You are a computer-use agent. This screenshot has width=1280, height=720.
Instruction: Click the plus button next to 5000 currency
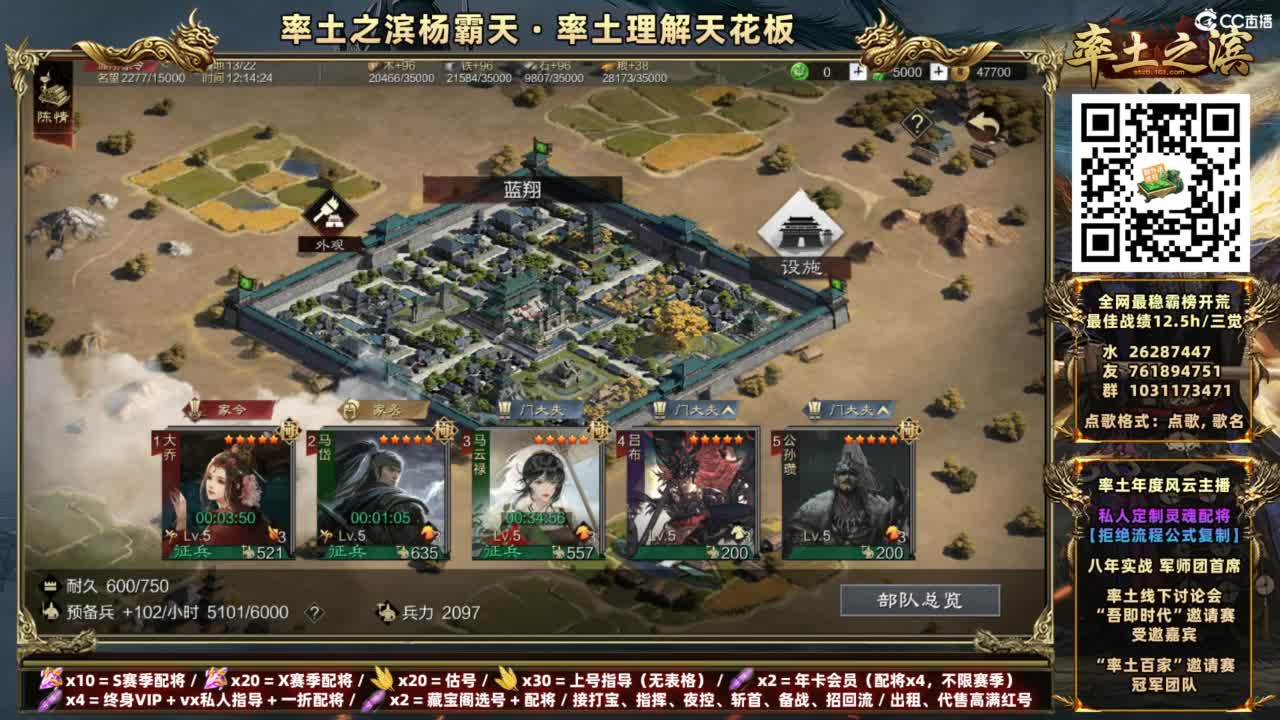click(x=938, y=71)
